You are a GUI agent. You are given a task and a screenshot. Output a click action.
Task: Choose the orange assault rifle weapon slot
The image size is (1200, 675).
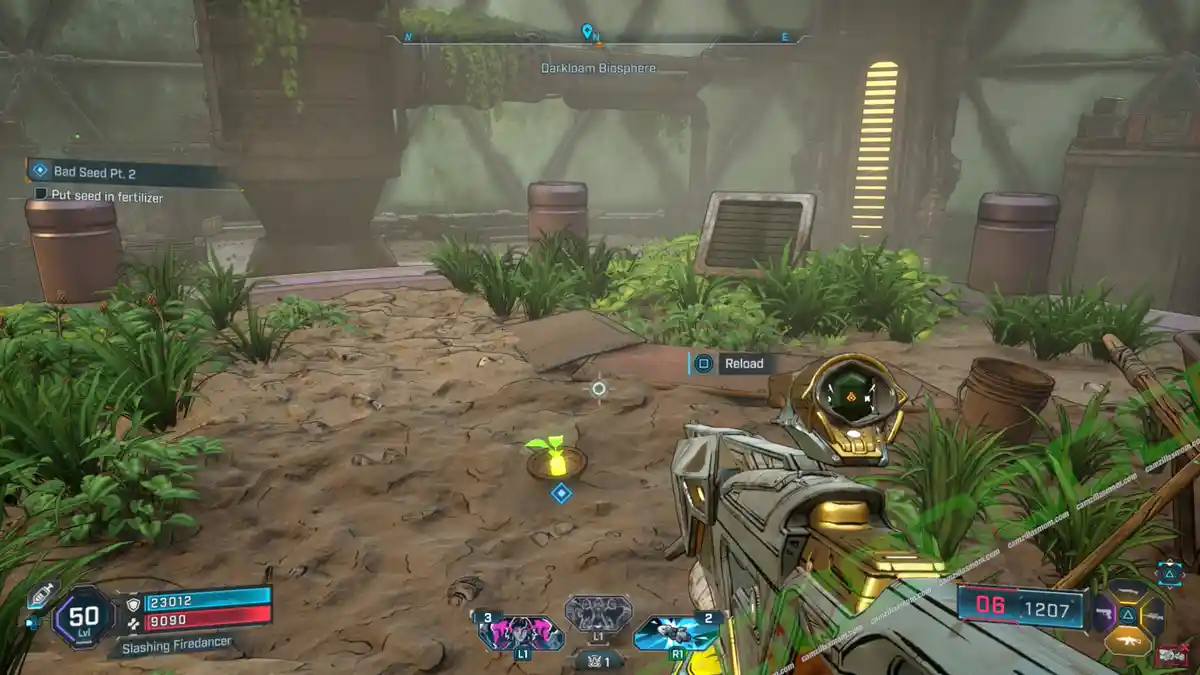click(x=1127, y=640)
